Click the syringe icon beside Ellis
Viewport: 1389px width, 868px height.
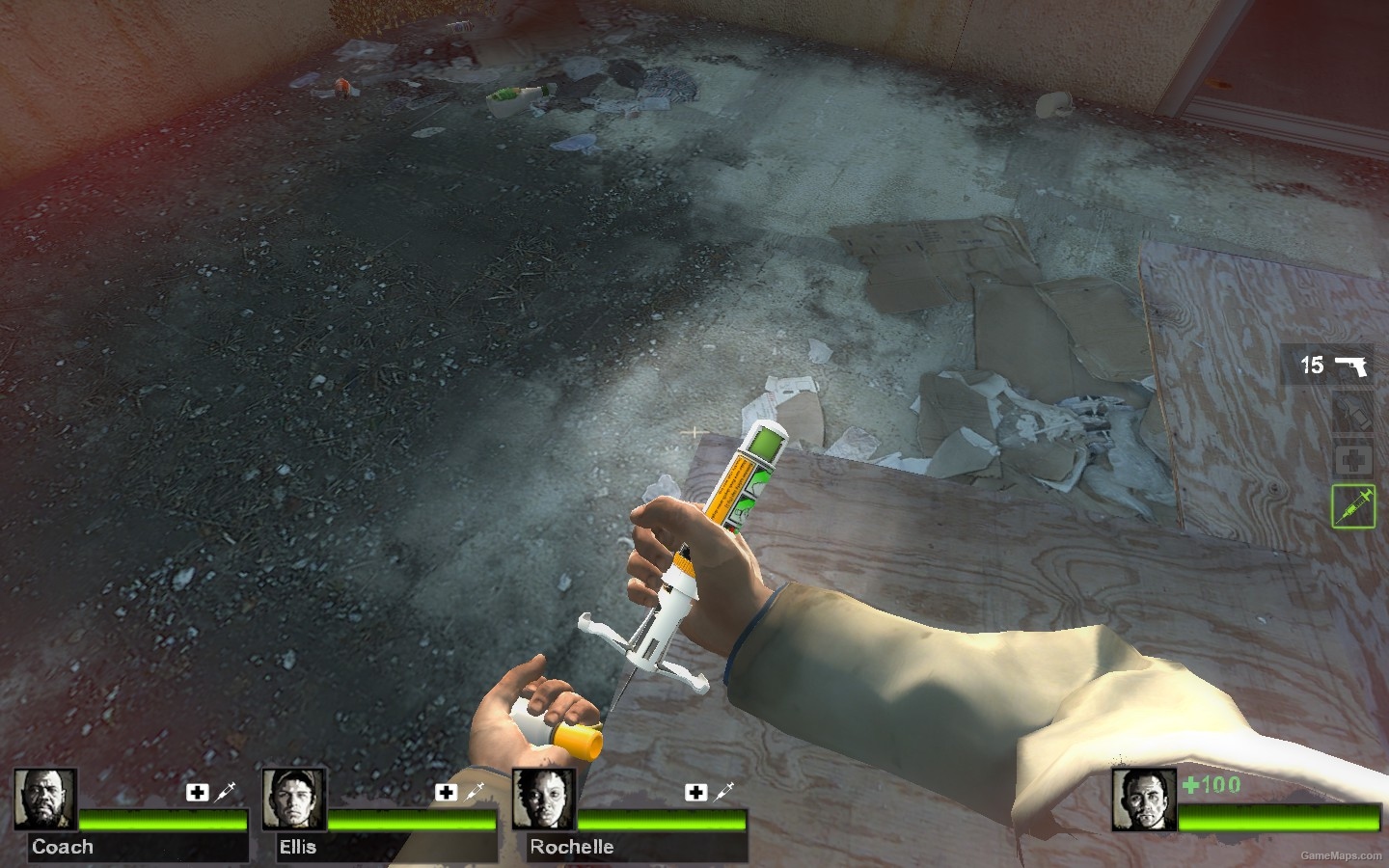tap(475, 791)
